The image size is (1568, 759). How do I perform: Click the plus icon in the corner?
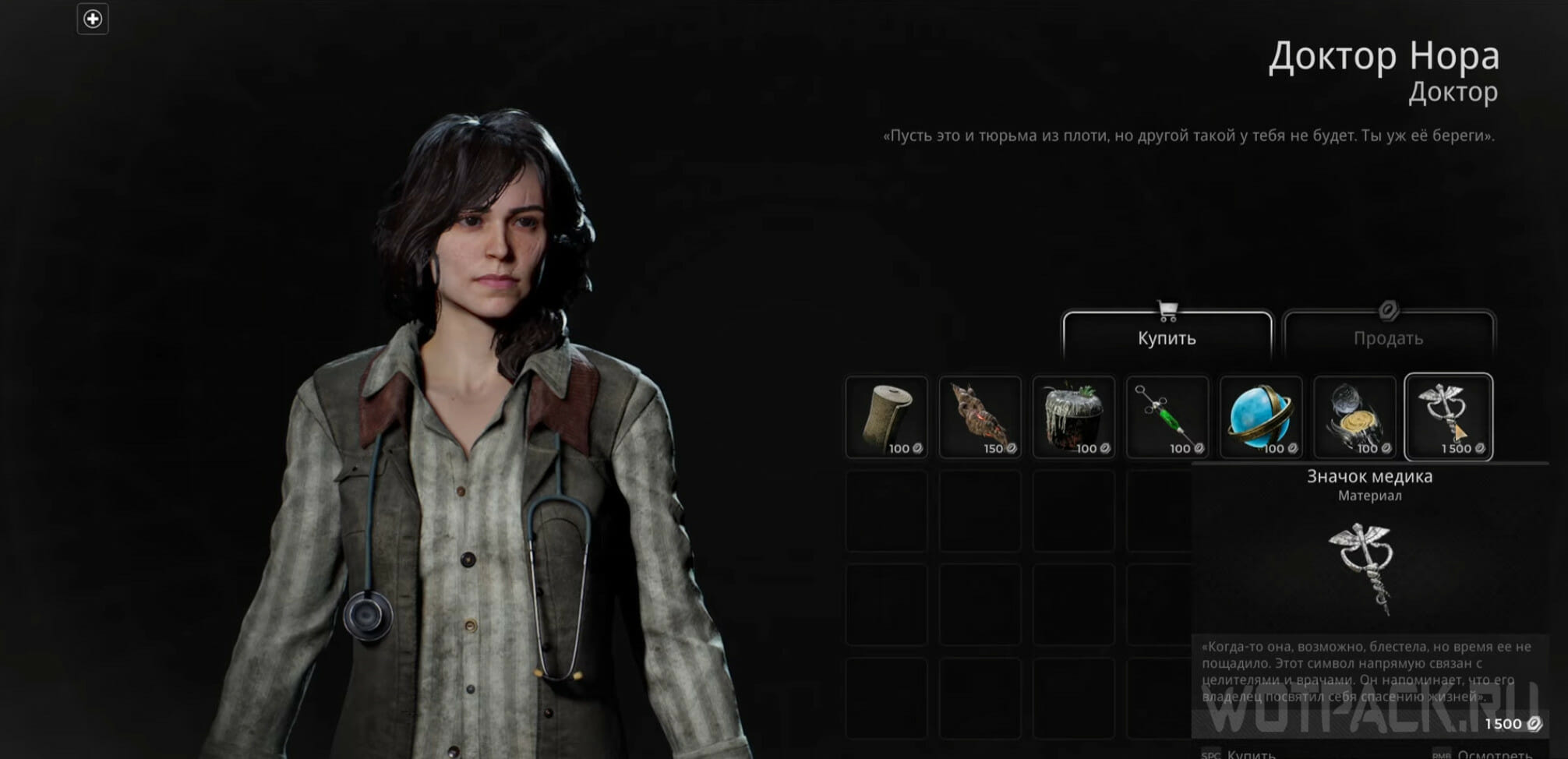(93, 19)
